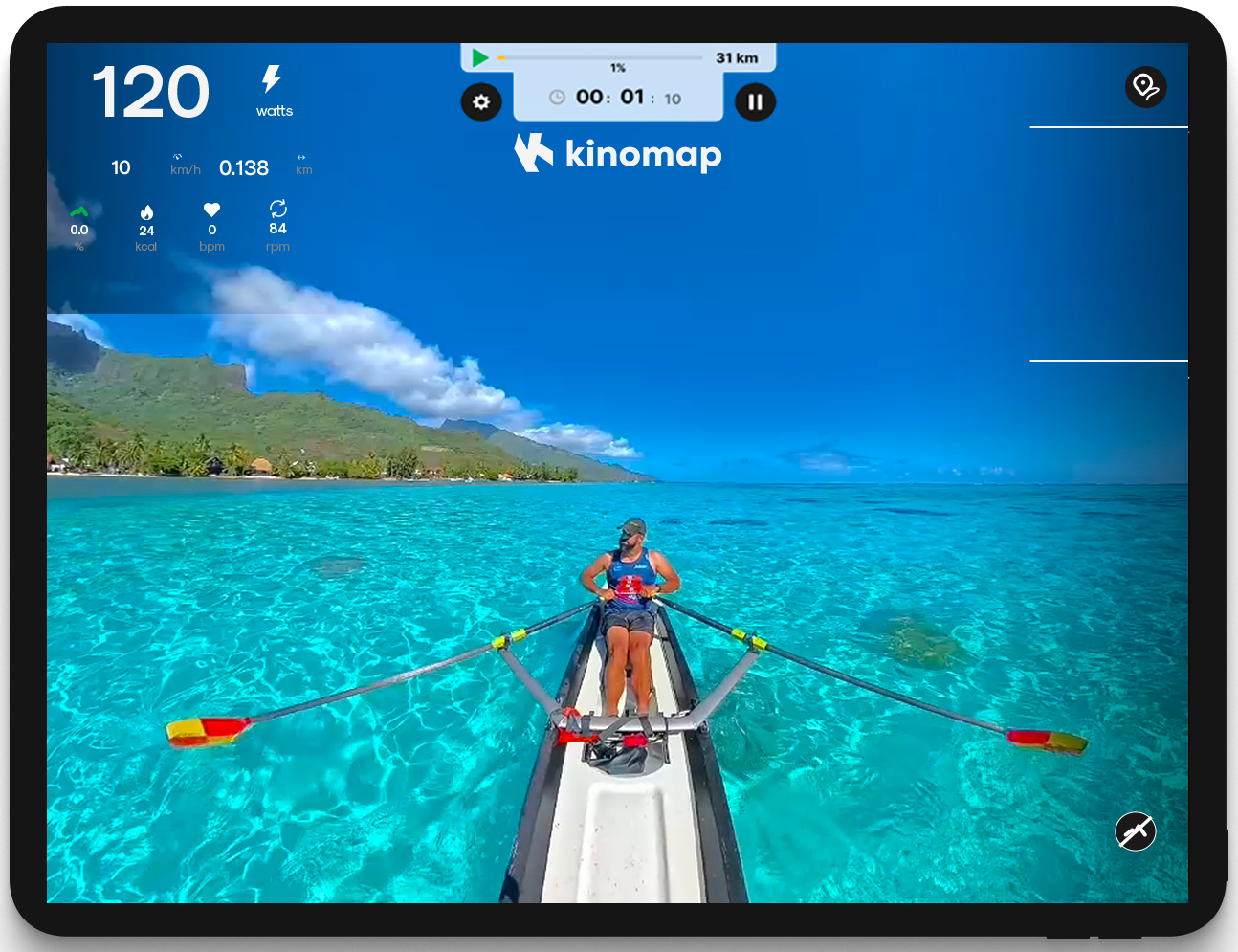The height and width of the screenshot is (952, 1238).
Task: Select the crossed-oars equipment icon bottom right
Action: pos(1135,831)
